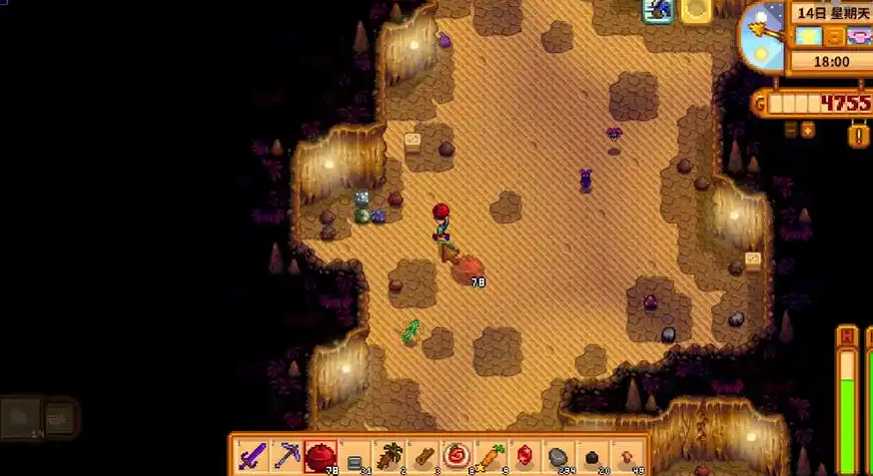The width and height of the screenshot is (873, 476).
Task: Select the pickaxe in the hotbar
Action: point(286,457)
